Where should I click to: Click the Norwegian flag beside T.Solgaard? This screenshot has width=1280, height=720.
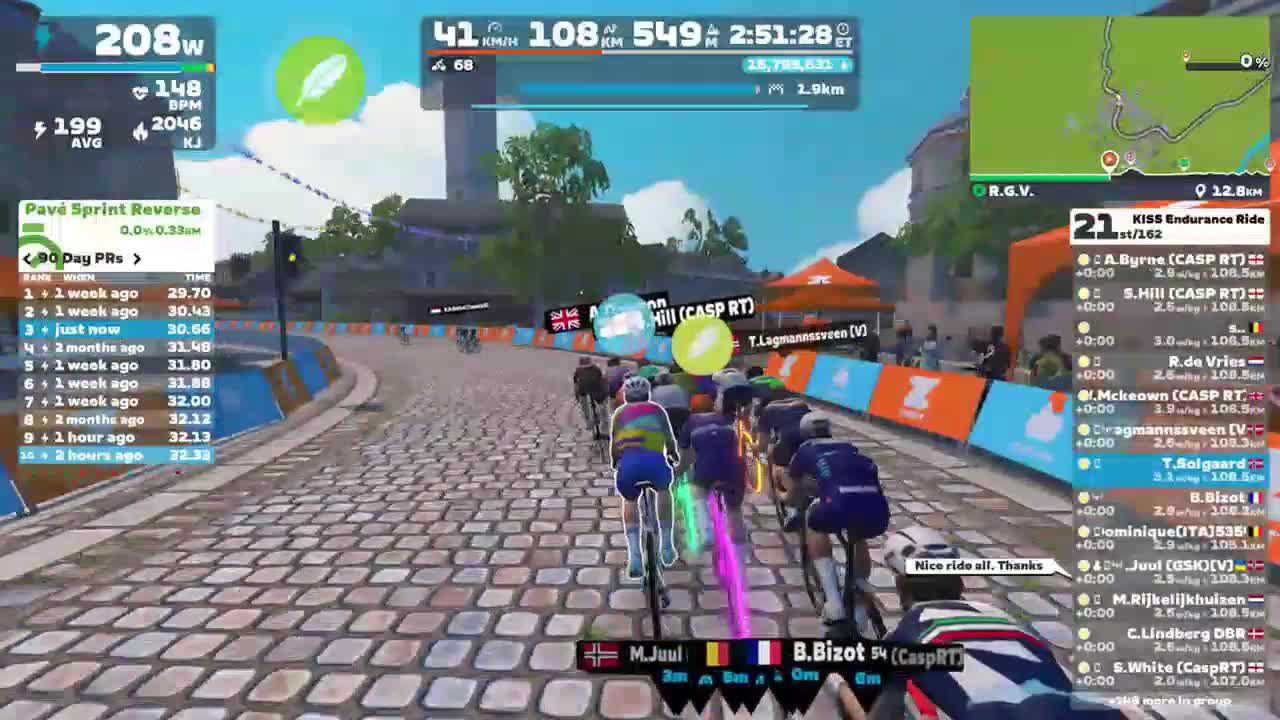[1256, 463]
